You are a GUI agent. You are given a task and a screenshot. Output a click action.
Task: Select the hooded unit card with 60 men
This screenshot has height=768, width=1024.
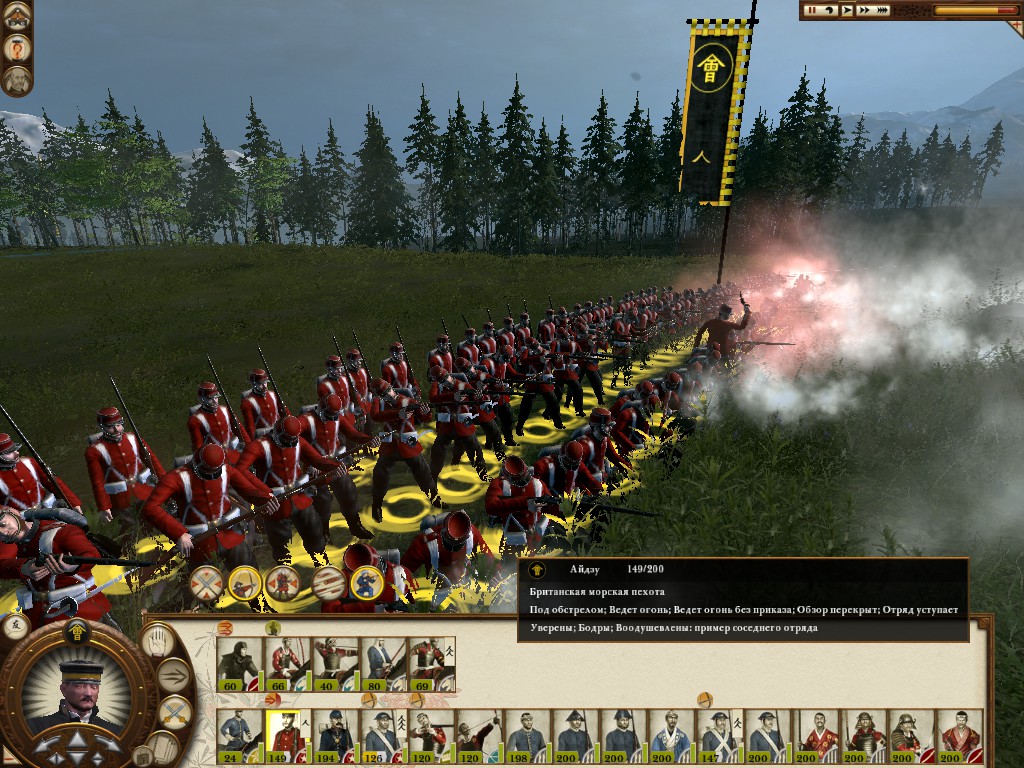[238, 662]
